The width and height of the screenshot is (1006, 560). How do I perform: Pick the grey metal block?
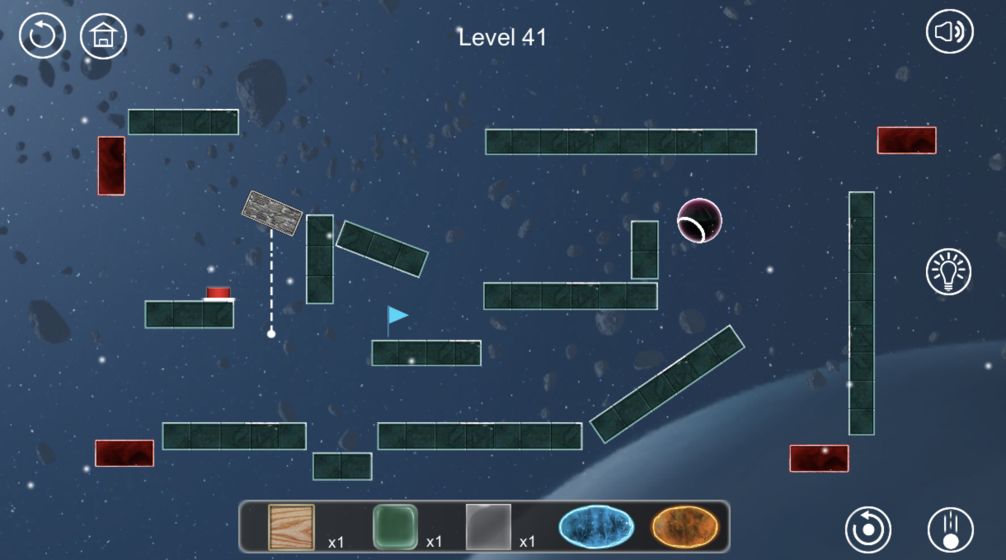pyautogui.click(x=488, y=526)
